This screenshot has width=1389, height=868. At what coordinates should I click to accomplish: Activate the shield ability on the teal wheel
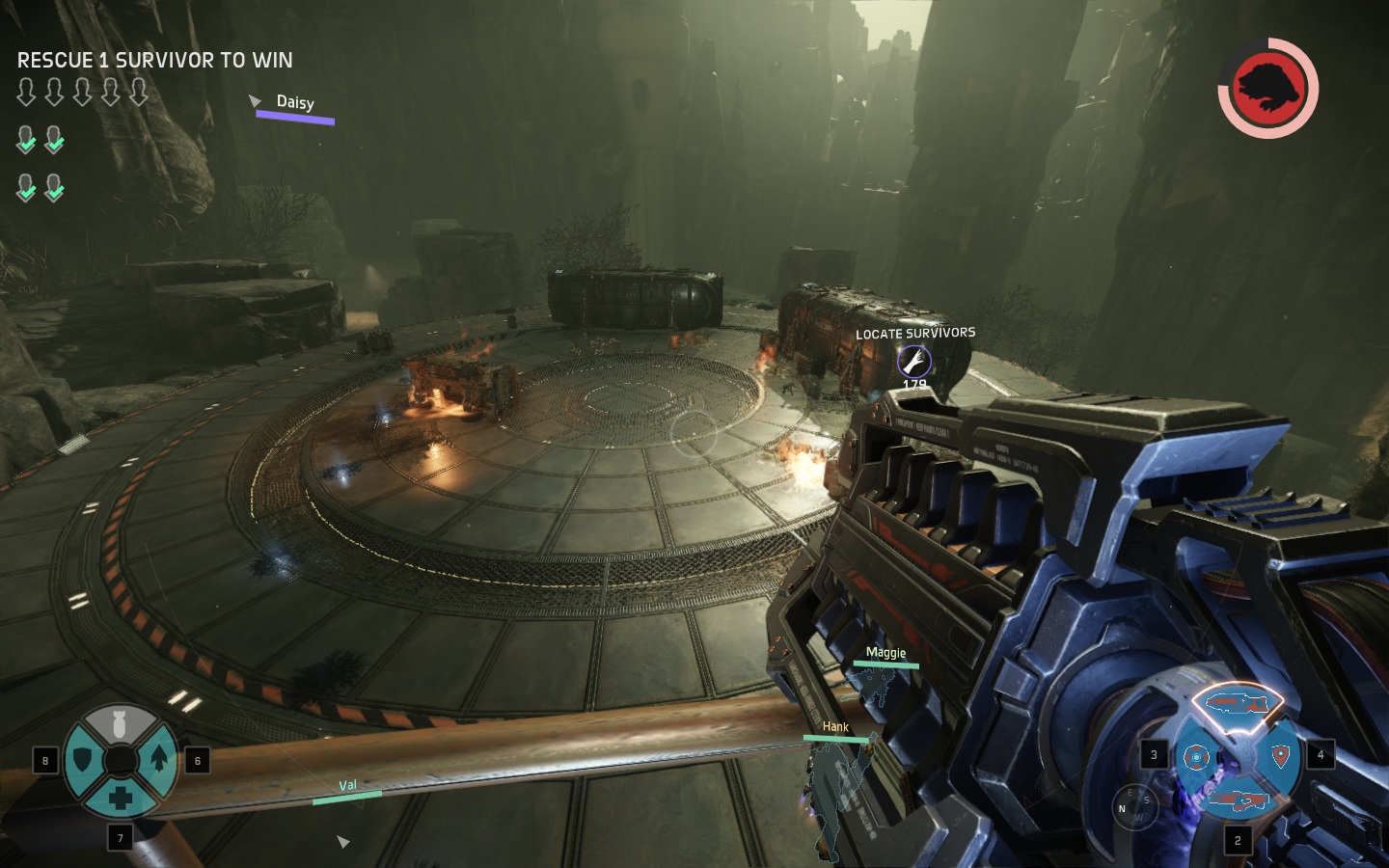[82, 761]
